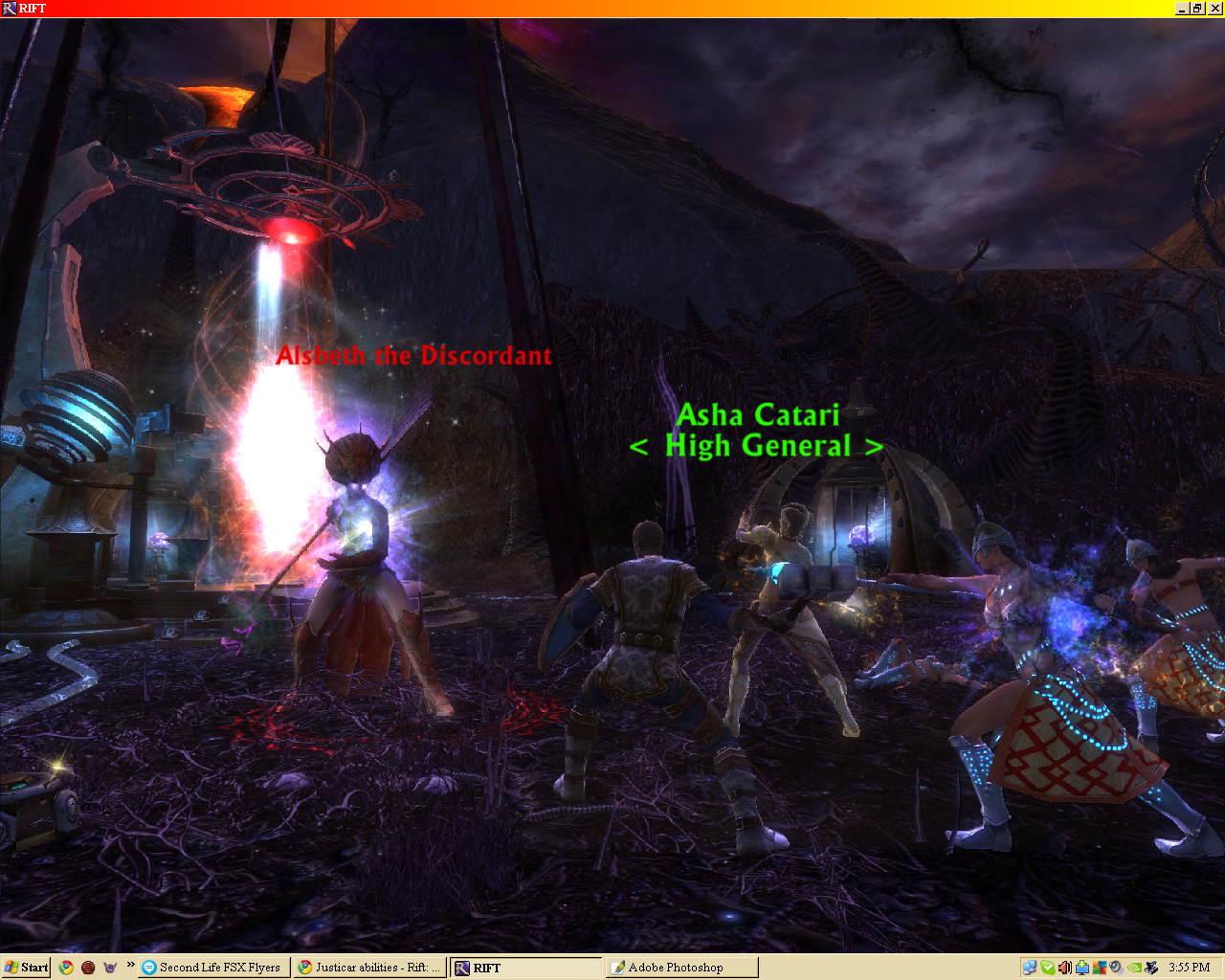Switch to the Adobe Photoshop taskbar window
The width and height of the screenshot is (1225, 980).
click(679, 967)
